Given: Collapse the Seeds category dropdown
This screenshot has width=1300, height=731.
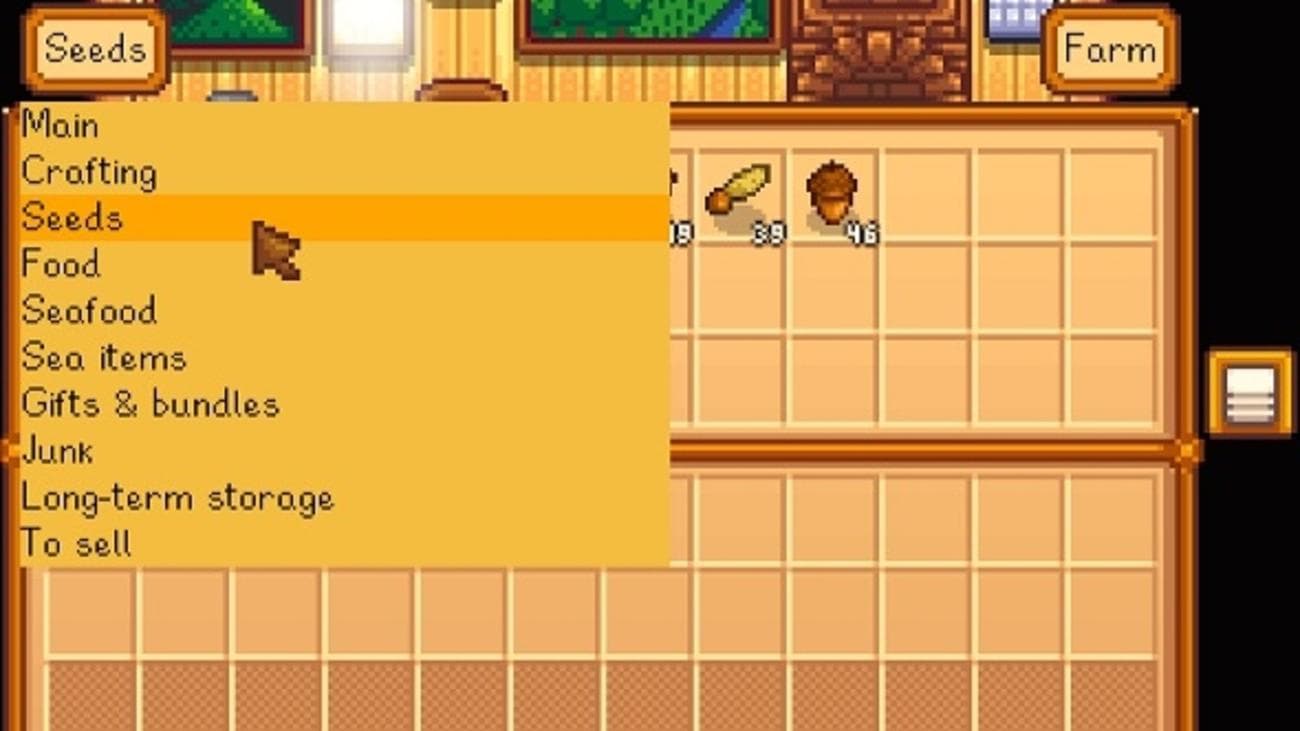Looking at the screenshot, I should pyautogui.click(x=93, y=48).
